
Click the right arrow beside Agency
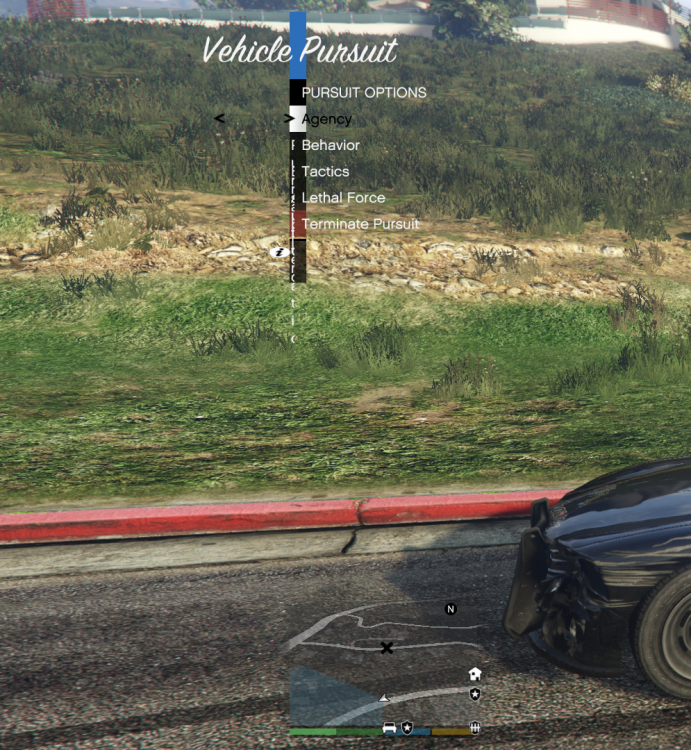(x=290, y=119)
